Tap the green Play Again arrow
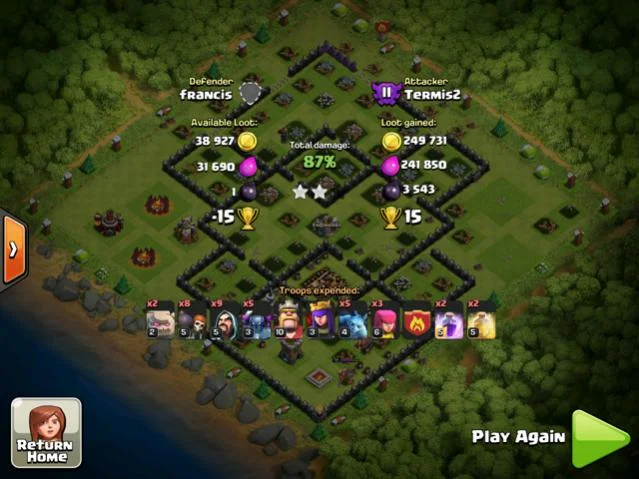The height and width of the screenshot is (479, 639). [599, 438]
